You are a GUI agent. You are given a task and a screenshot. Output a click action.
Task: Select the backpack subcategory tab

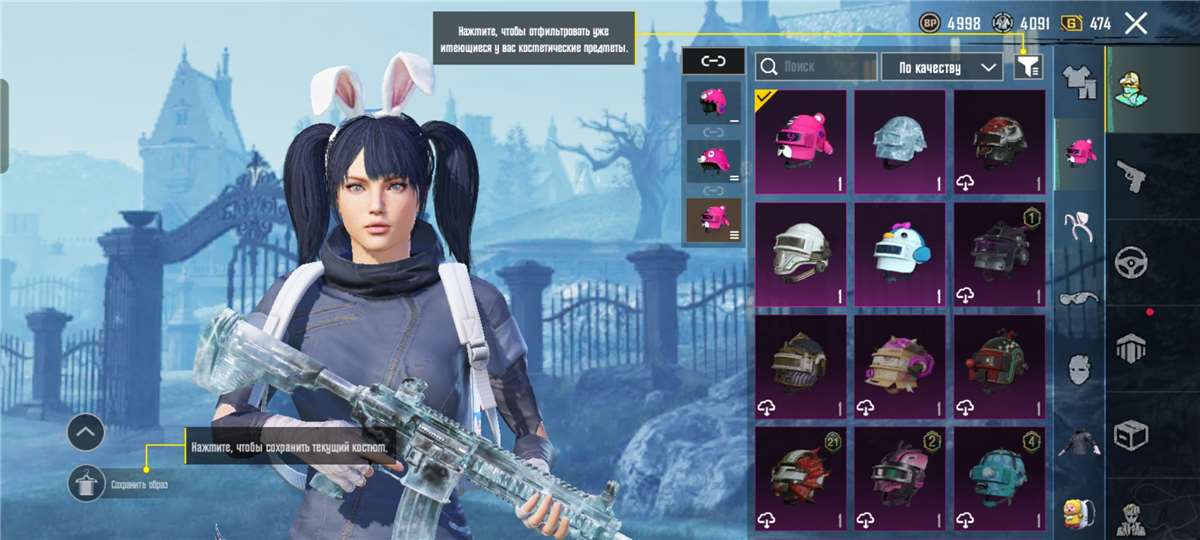(1079, 513)
